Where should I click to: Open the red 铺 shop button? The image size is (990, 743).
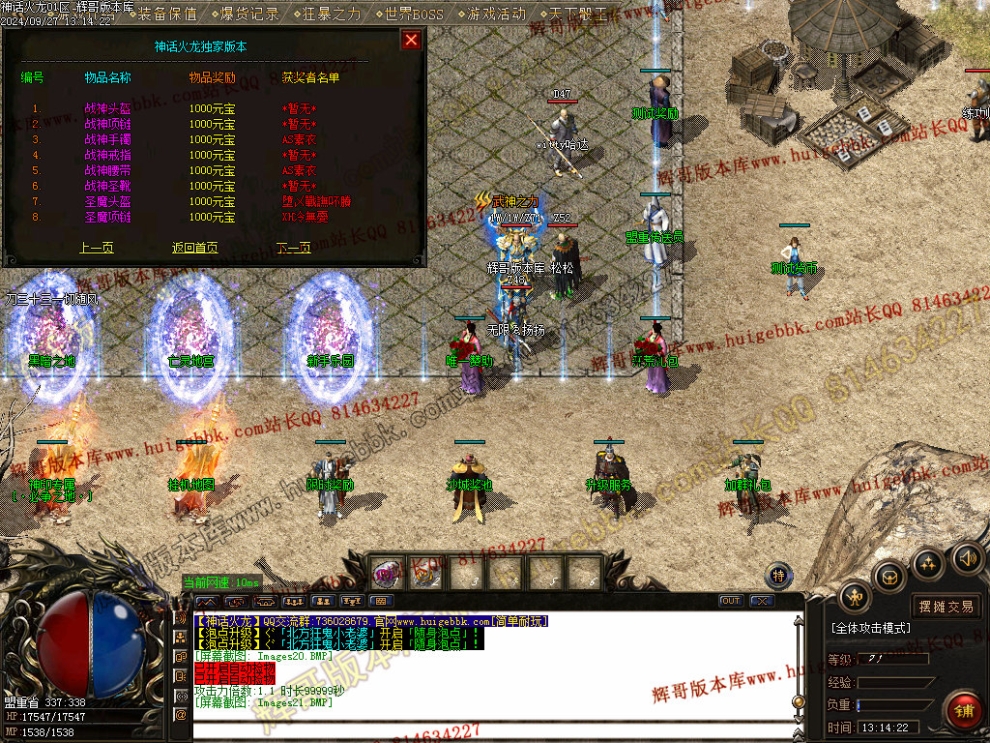tap(965, 710)
